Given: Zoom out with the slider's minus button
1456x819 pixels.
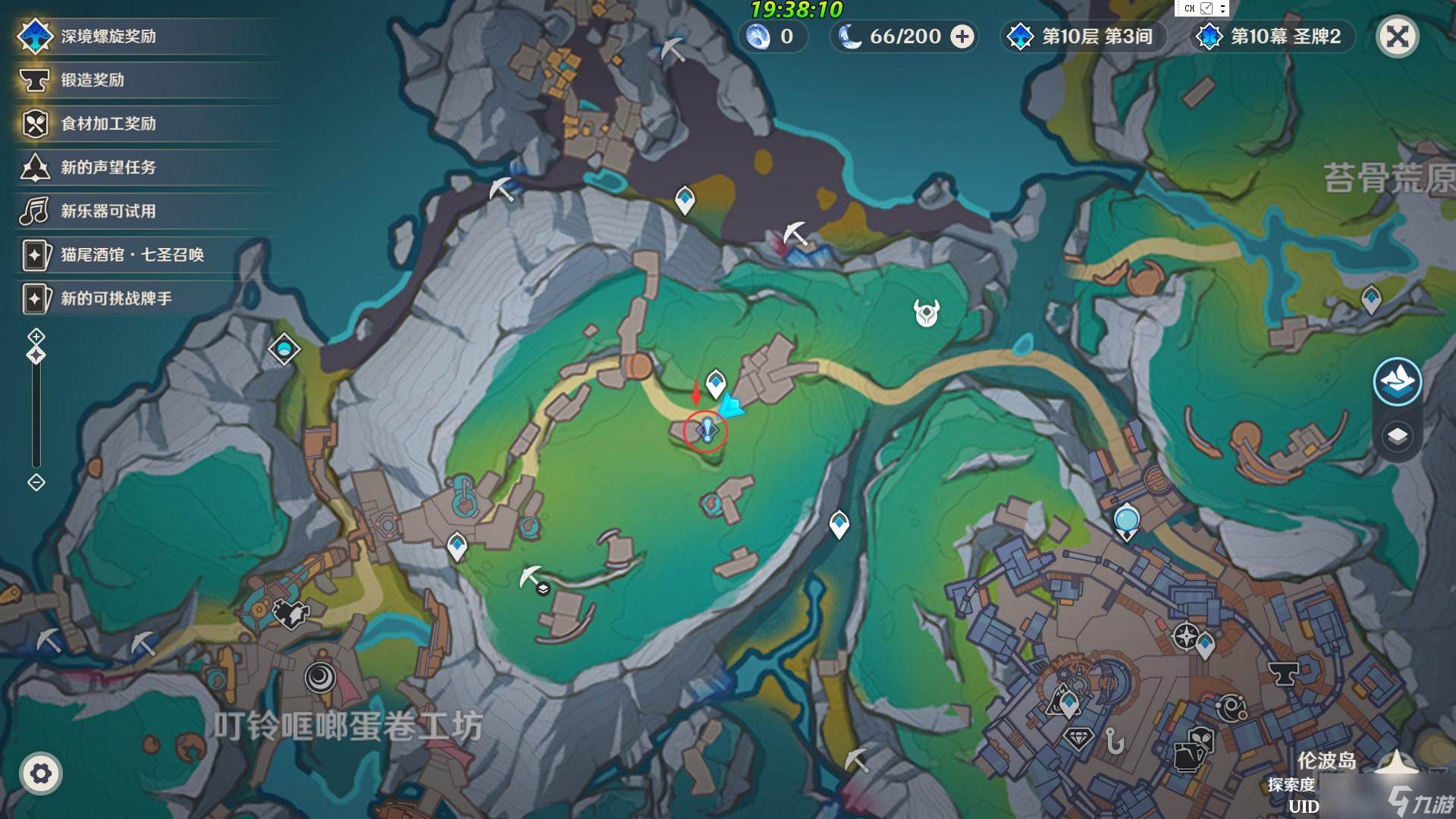Looking at the screenshot, I should click(x=36, y=482).
